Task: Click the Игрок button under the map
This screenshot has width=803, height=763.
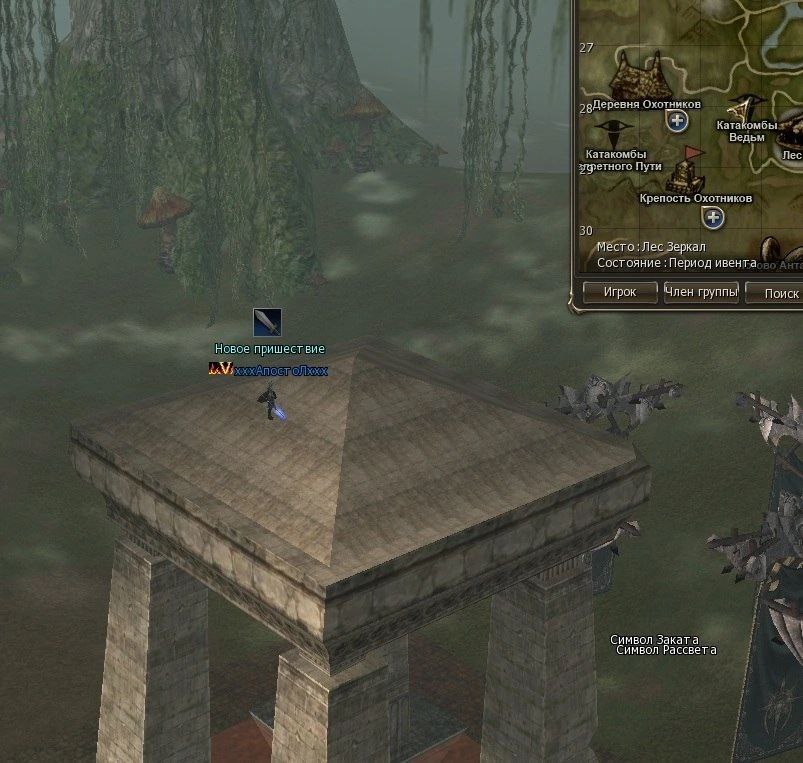Action: pyautogui.click(x=620, y=293)
